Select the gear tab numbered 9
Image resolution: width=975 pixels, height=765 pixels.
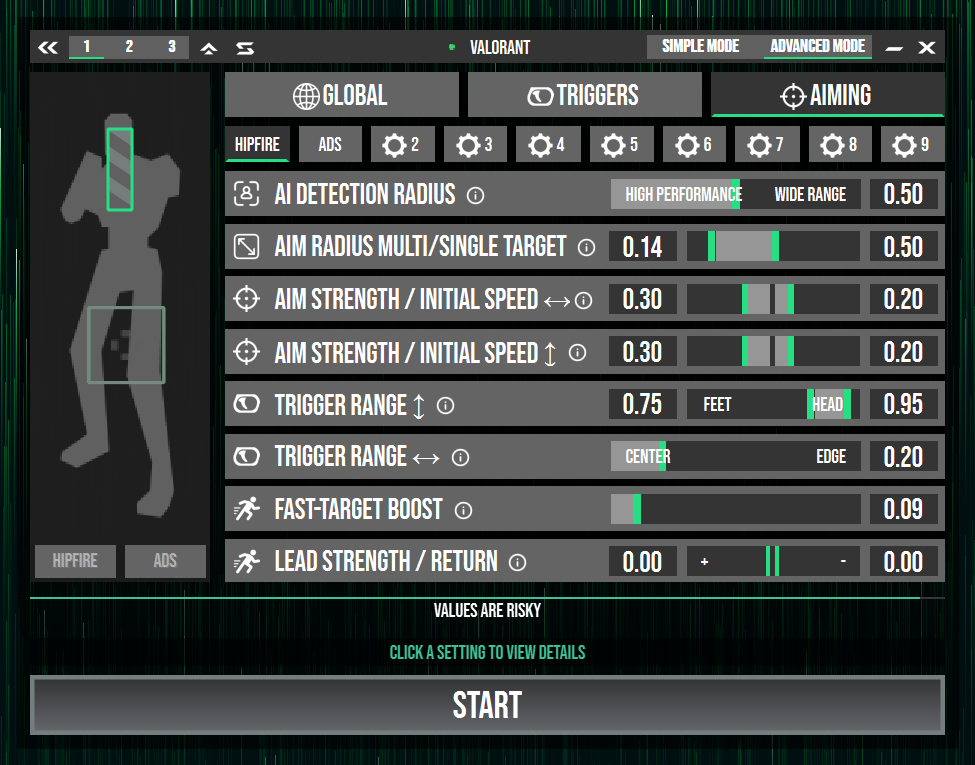911,145
